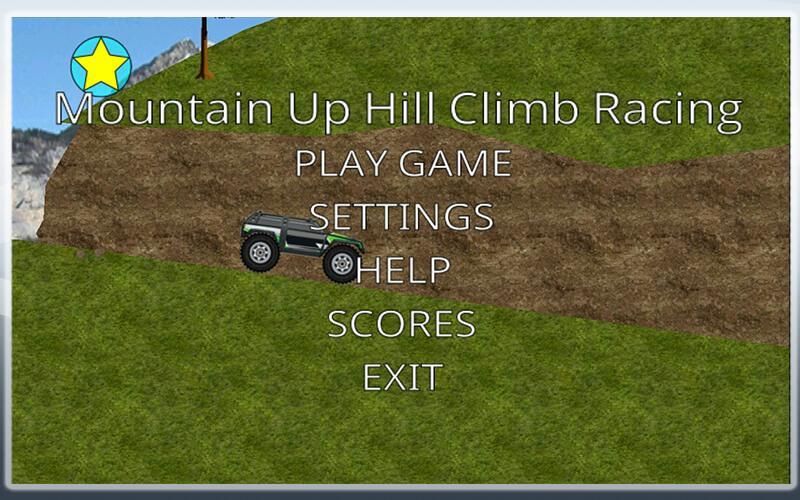The width and height of the screenshot is (800, 500).
Task: Click the yellow star icon
Action: (101, 66)
